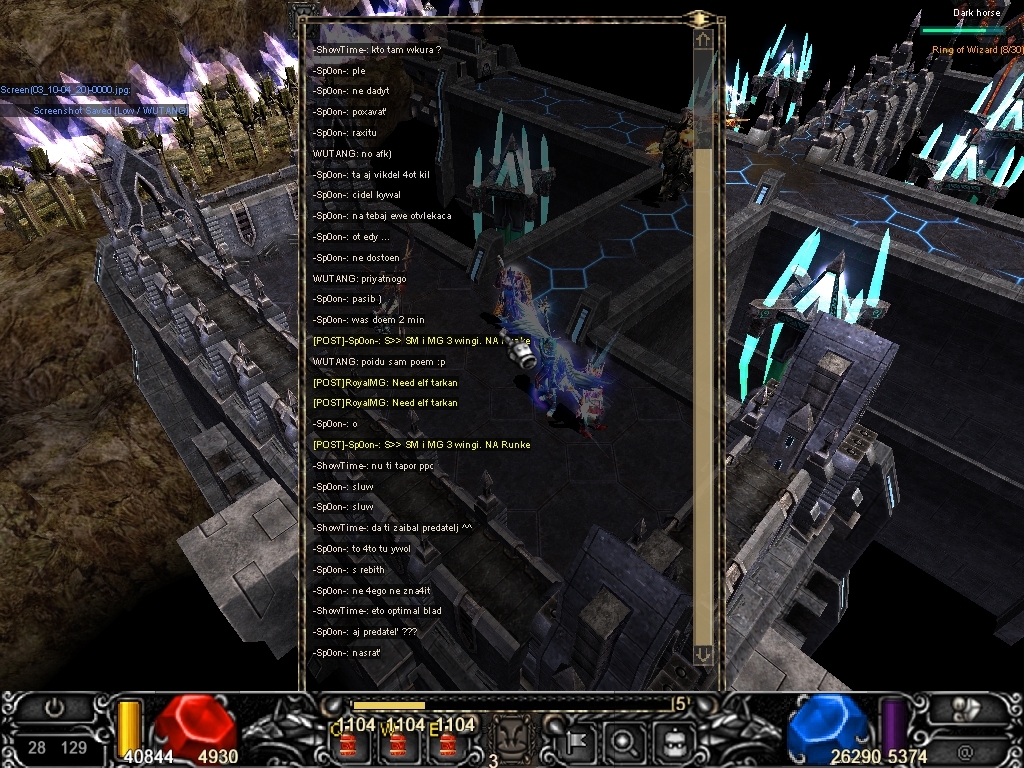Select the "WUTANG: priyatnogo" chat line
This screenshot has width=1024, height=768.
coord(359,278)
